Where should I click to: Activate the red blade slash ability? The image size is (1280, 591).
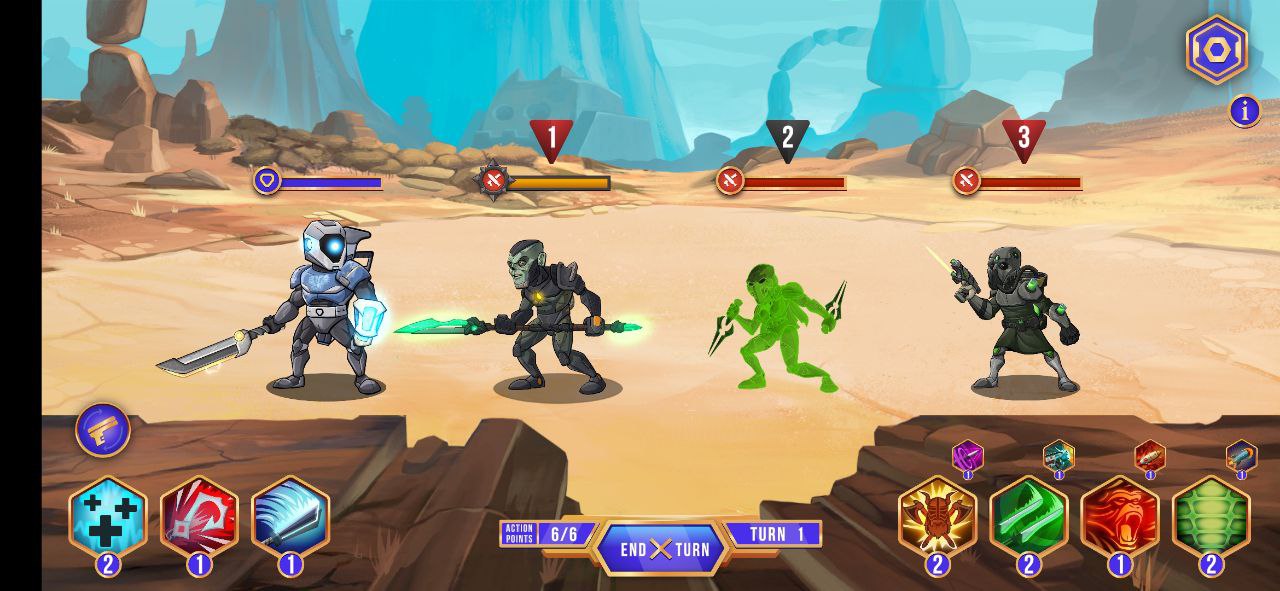(x=199, y=516)
